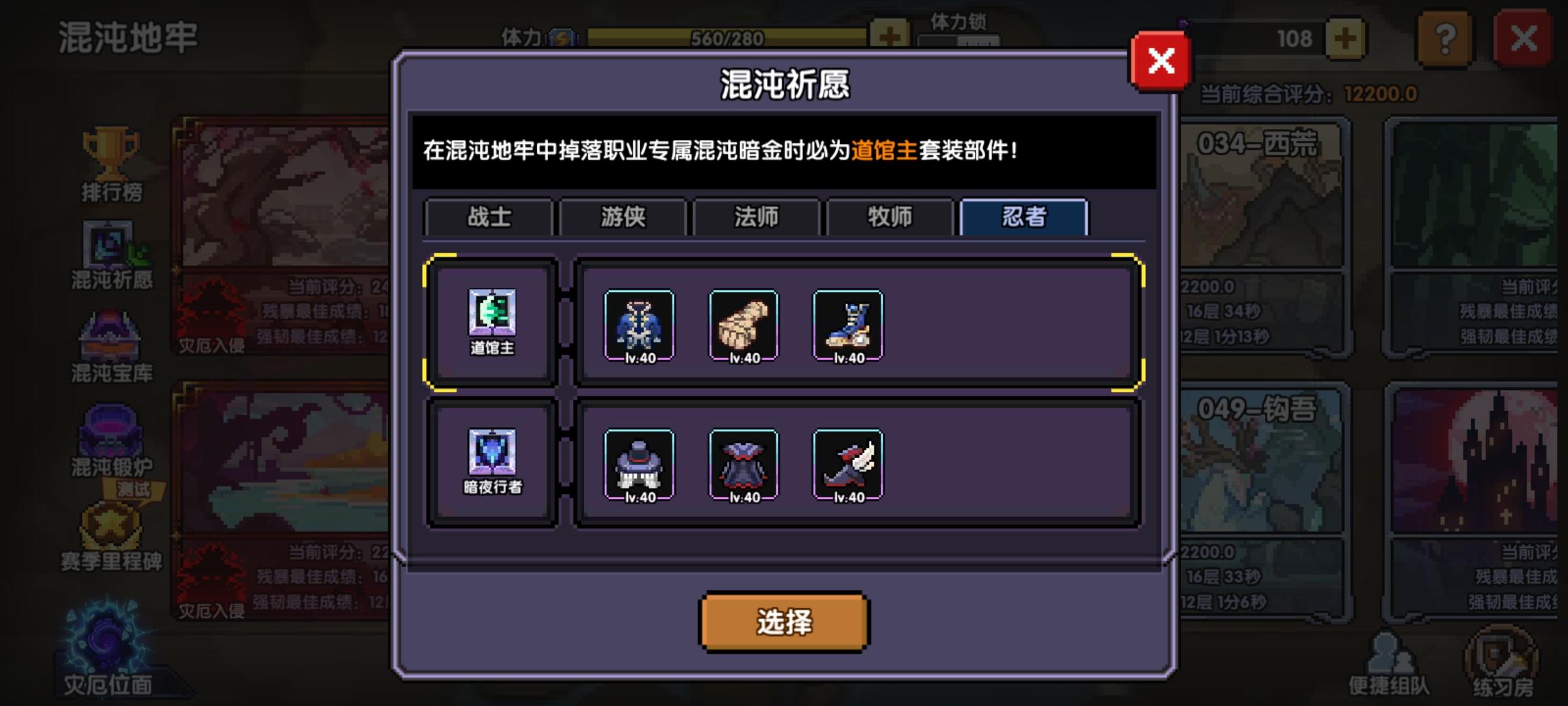The image size is (1568, 706).
Task: View the blue lv:40 armor thumbnail
Action: (x=638, y=327)
